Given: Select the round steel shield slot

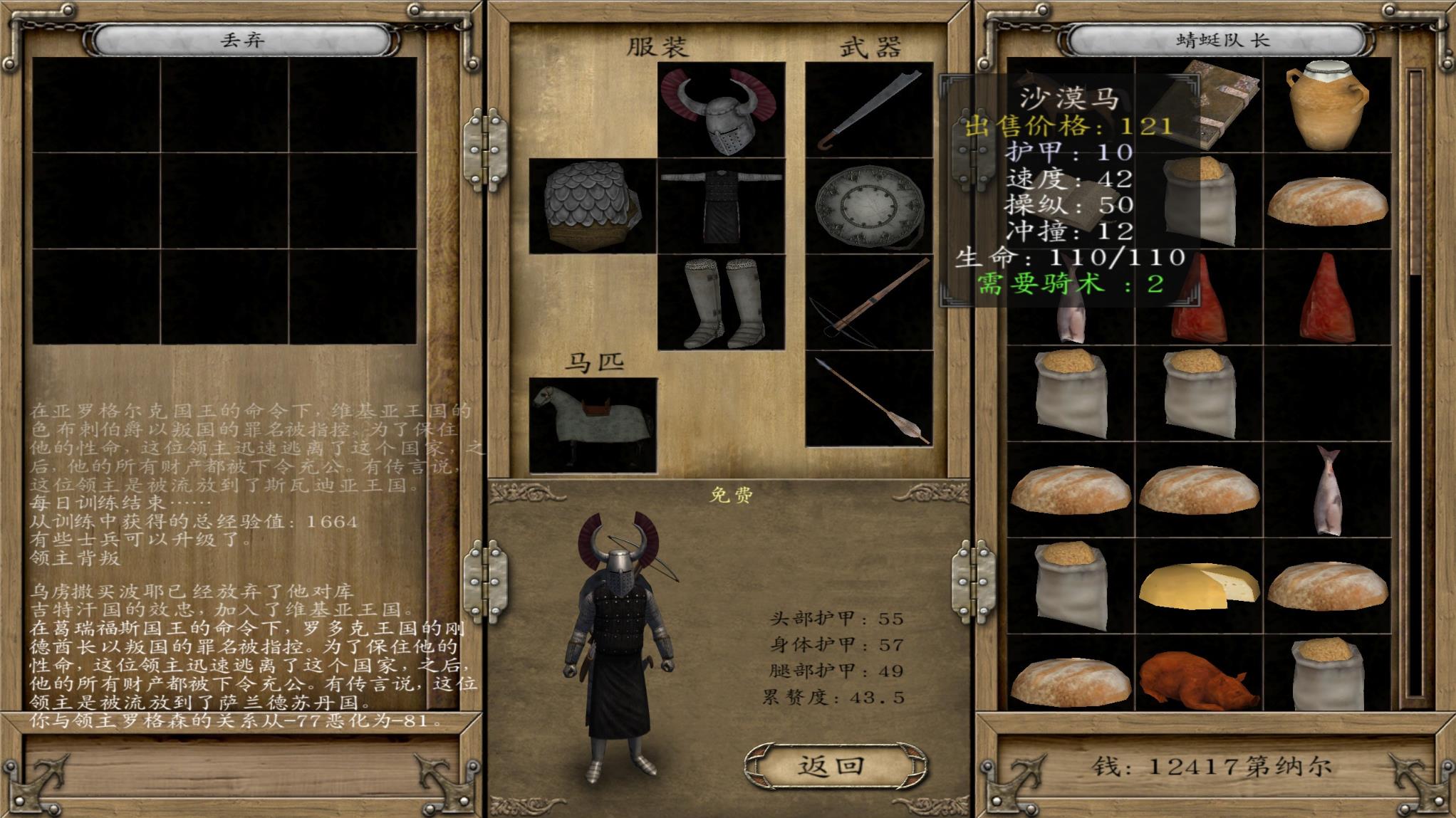Looking at the screenshot, I should click(x=869, y=206).
